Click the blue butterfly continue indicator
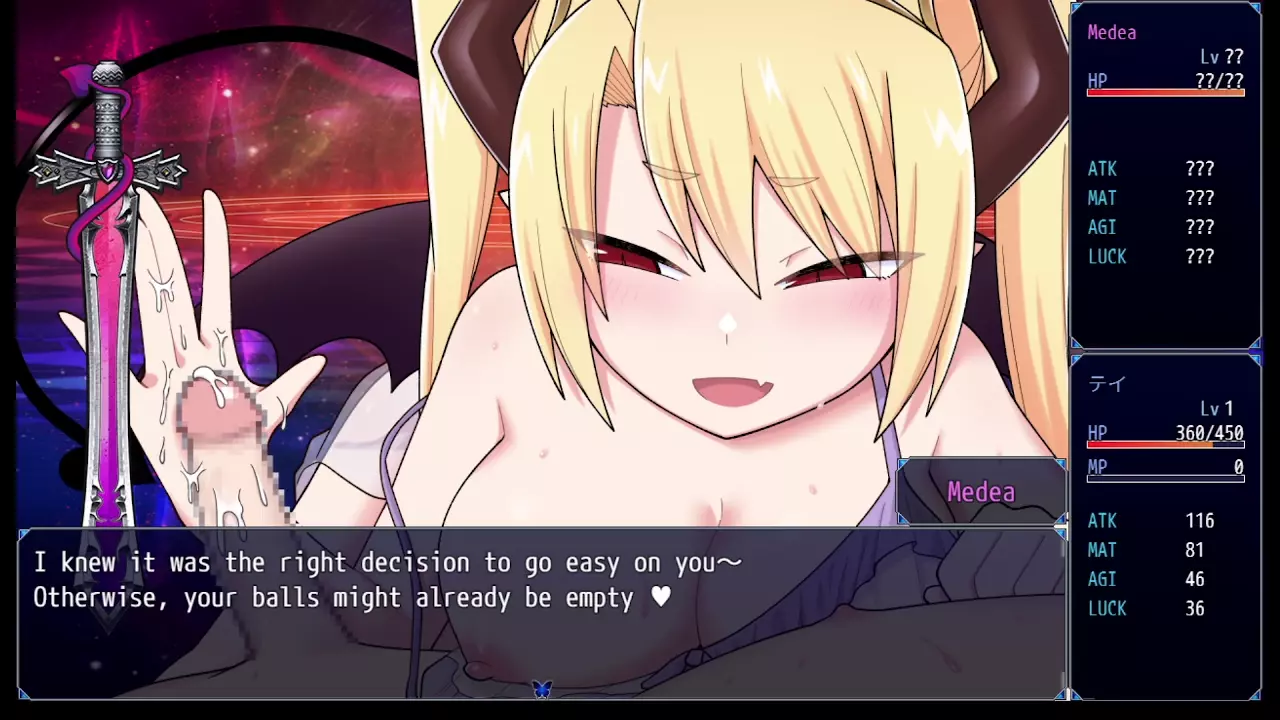 point(542,688)
